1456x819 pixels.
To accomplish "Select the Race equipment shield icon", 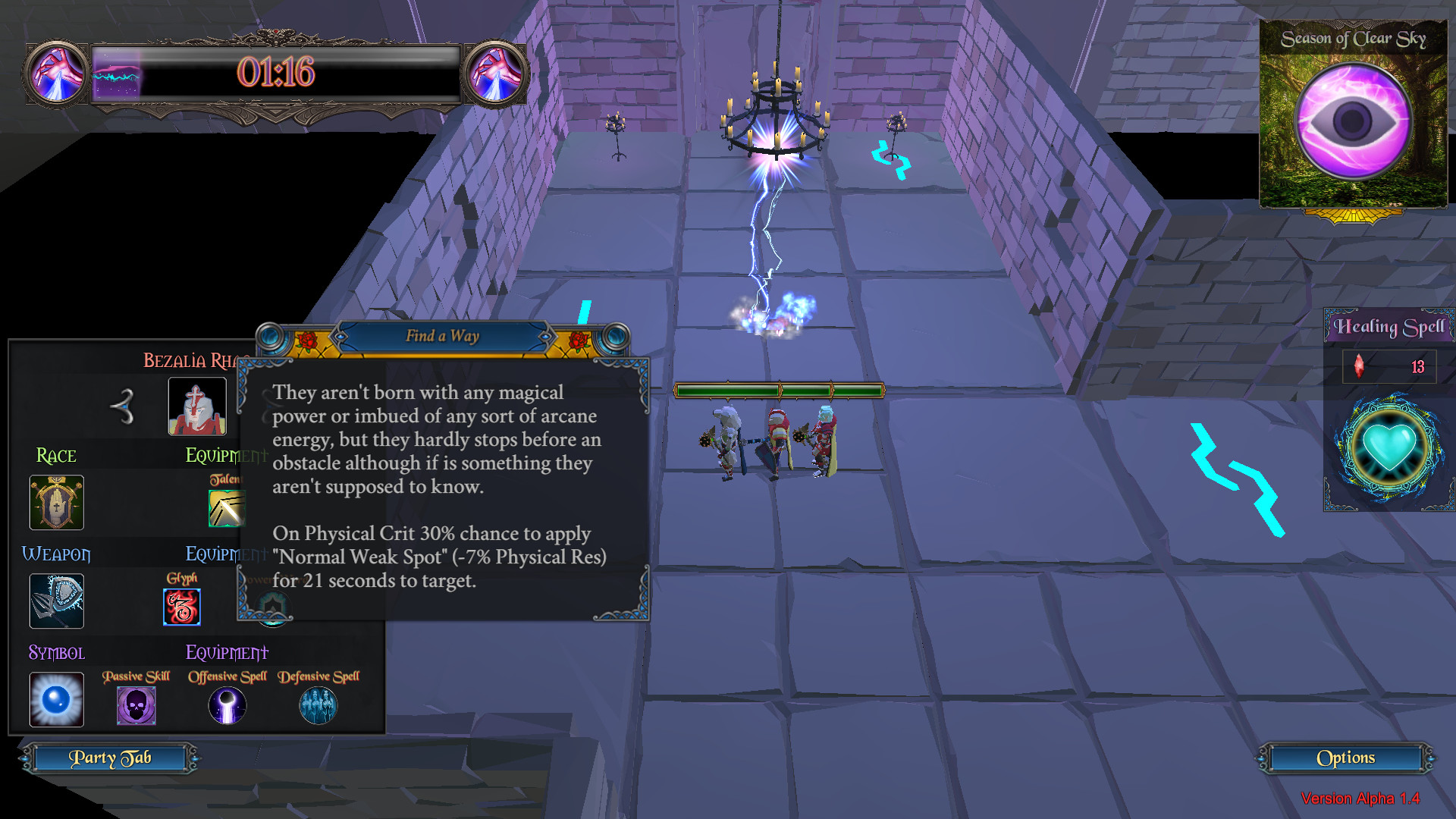I will (x=56, y=502).
